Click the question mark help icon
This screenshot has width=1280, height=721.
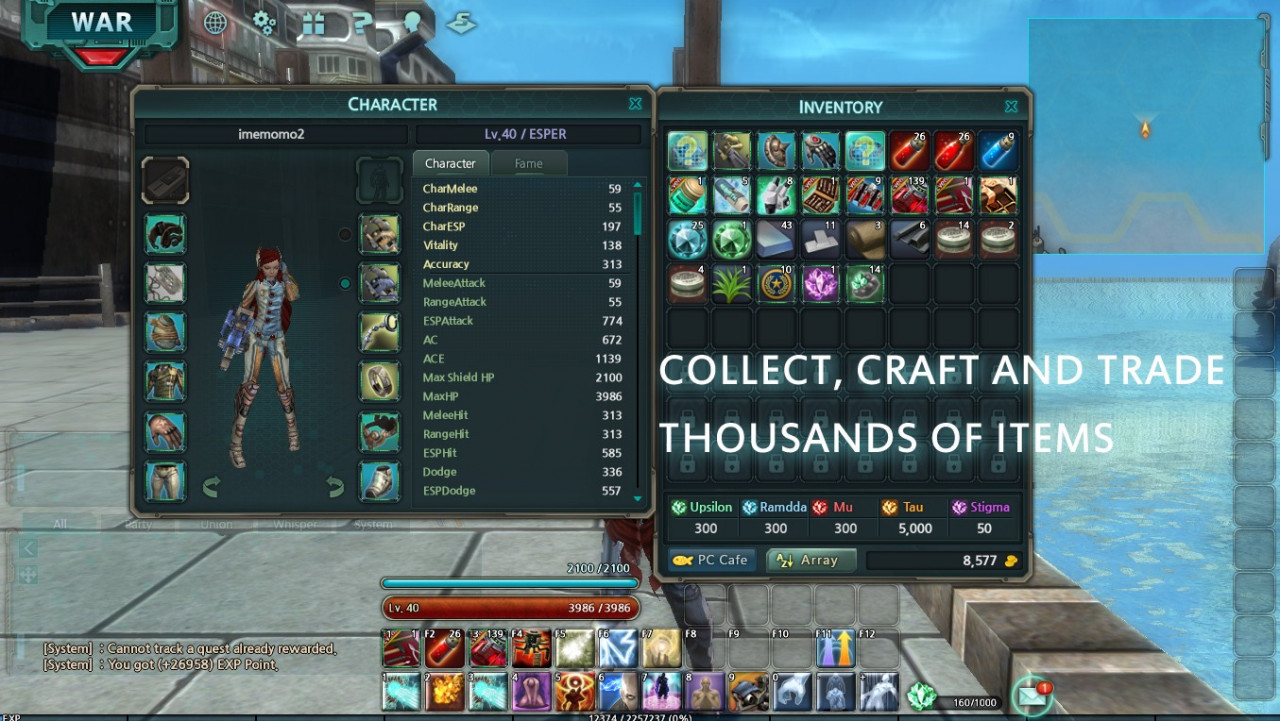pyautogui.click(x=362, y=23)
